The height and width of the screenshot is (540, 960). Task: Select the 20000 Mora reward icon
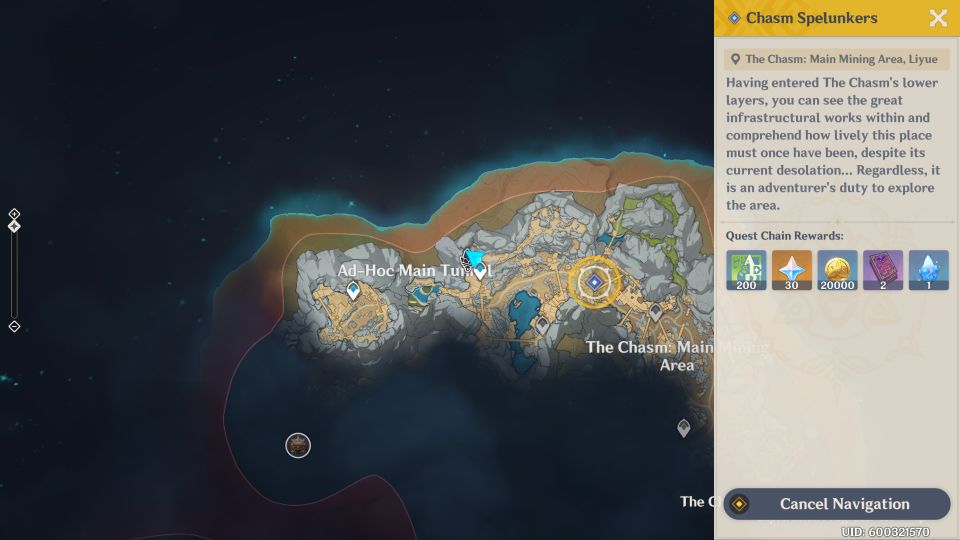(837, 270)
